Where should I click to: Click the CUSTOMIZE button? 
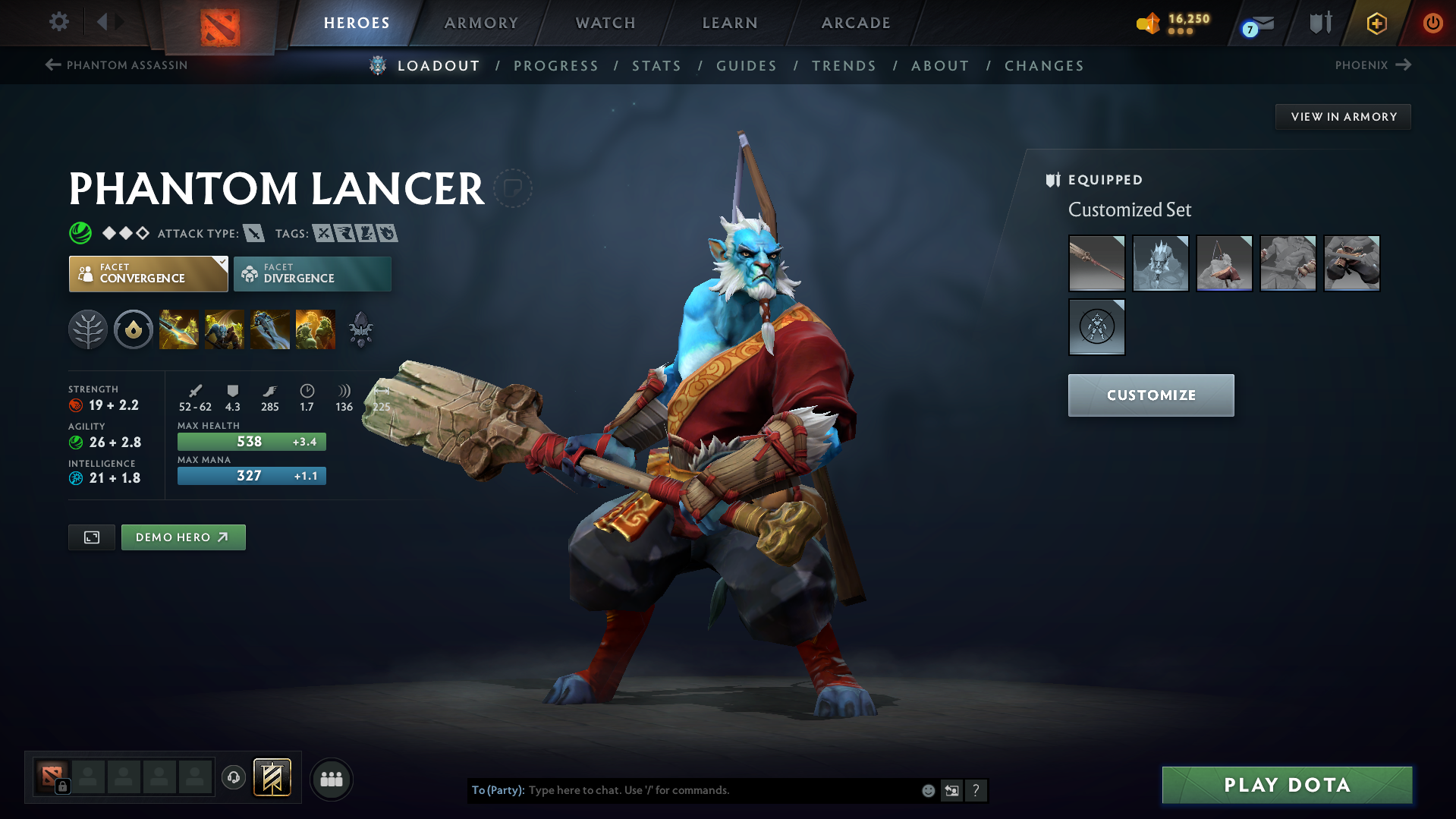tap(1150, 395)
